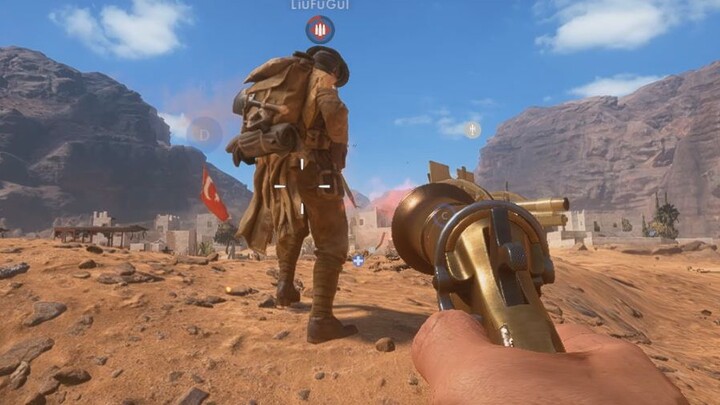Click the small blue medic cross marker

[x=358, y=261]
